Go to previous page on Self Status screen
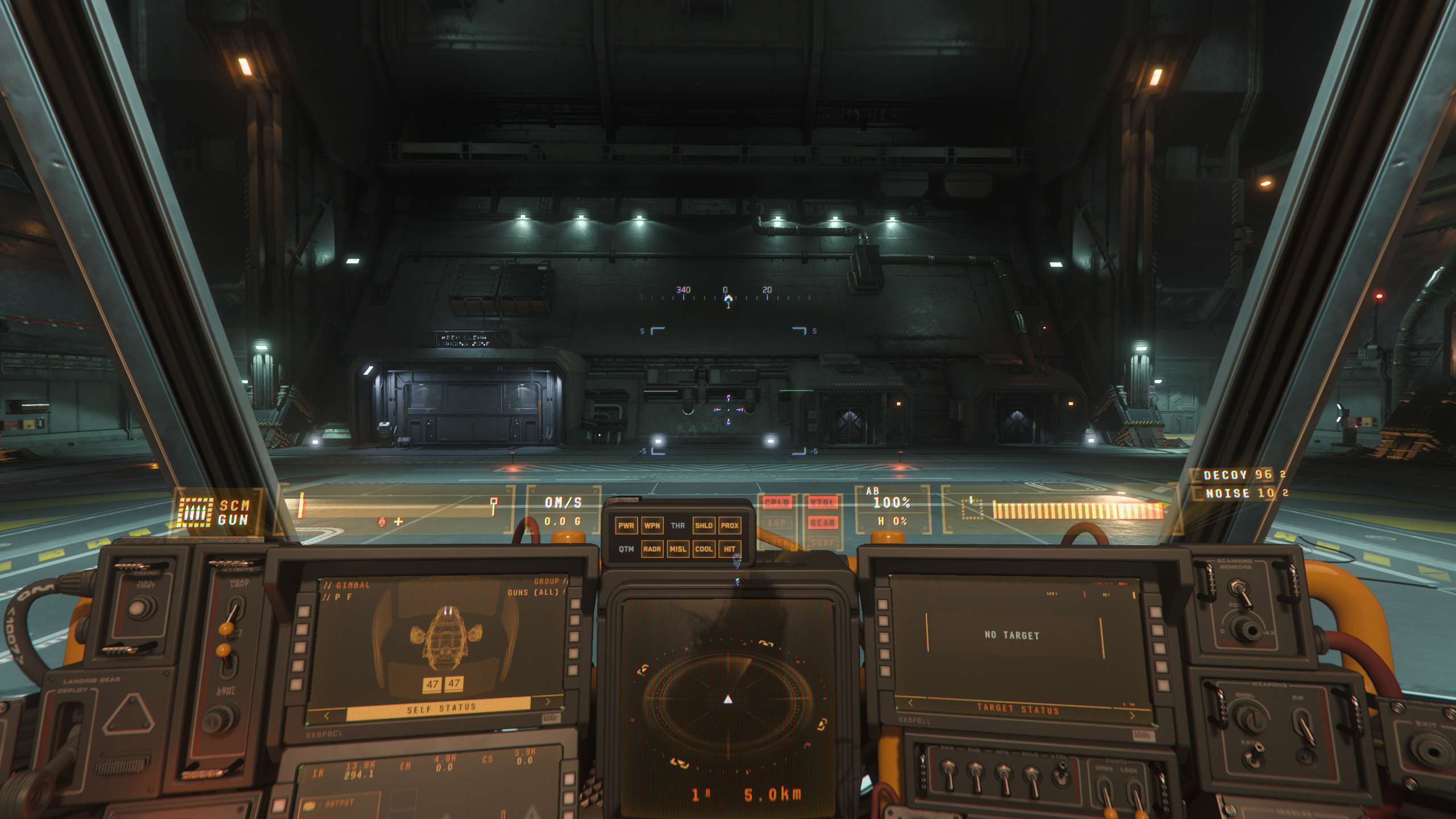The height and width of the screenshot is (819, 1456). pos(327,715)
